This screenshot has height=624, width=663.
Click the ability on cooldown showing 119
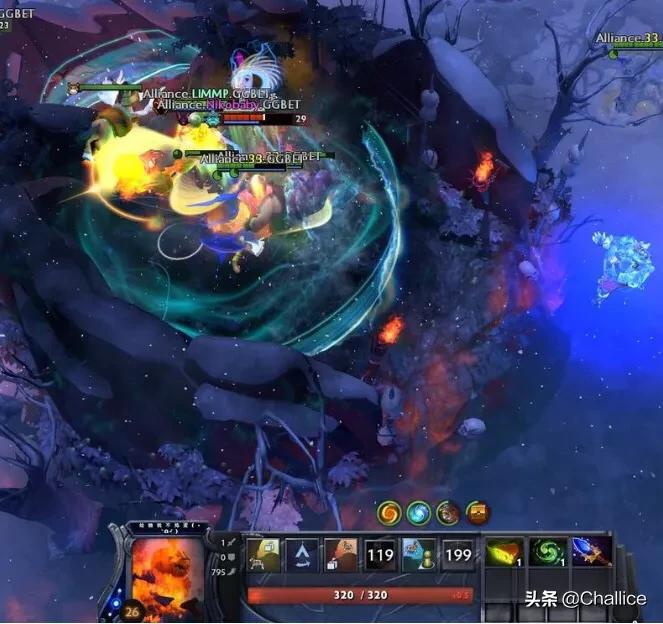(x=379, y=553)
